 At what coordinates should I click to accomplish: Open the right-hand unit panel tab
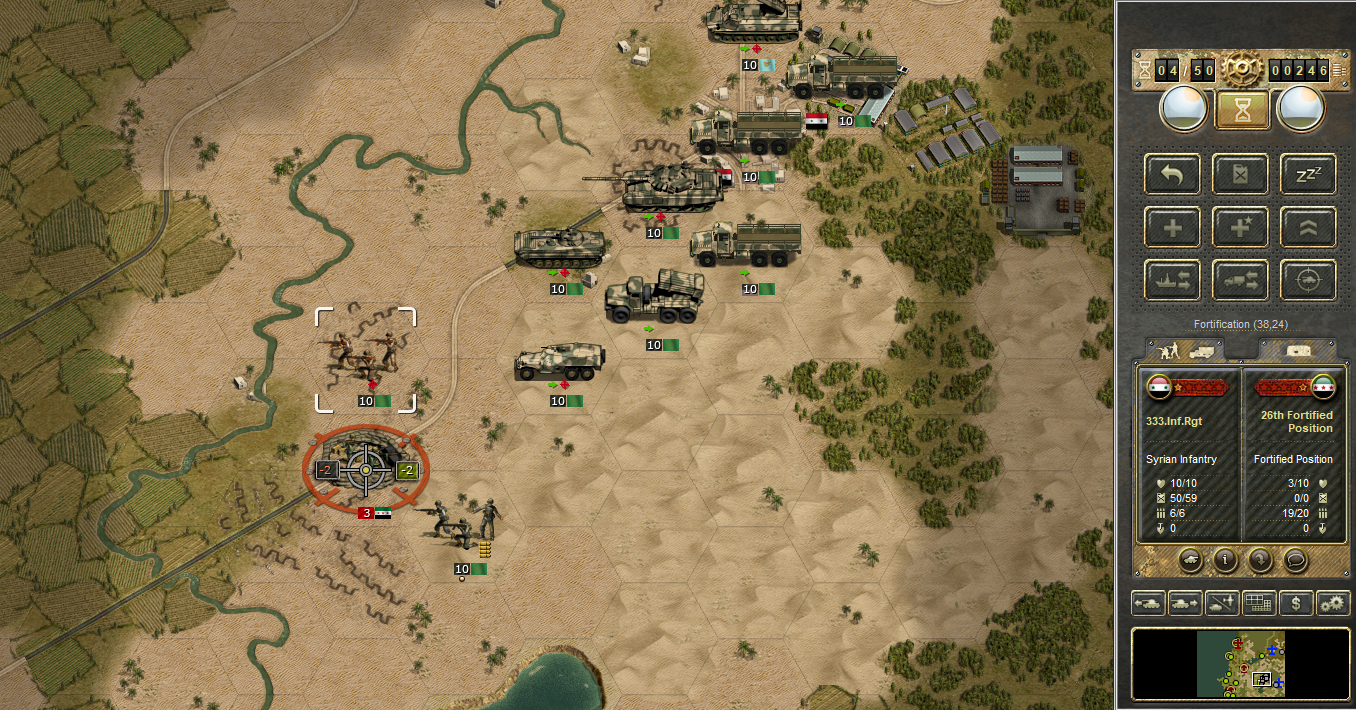tap(1296, 351)
